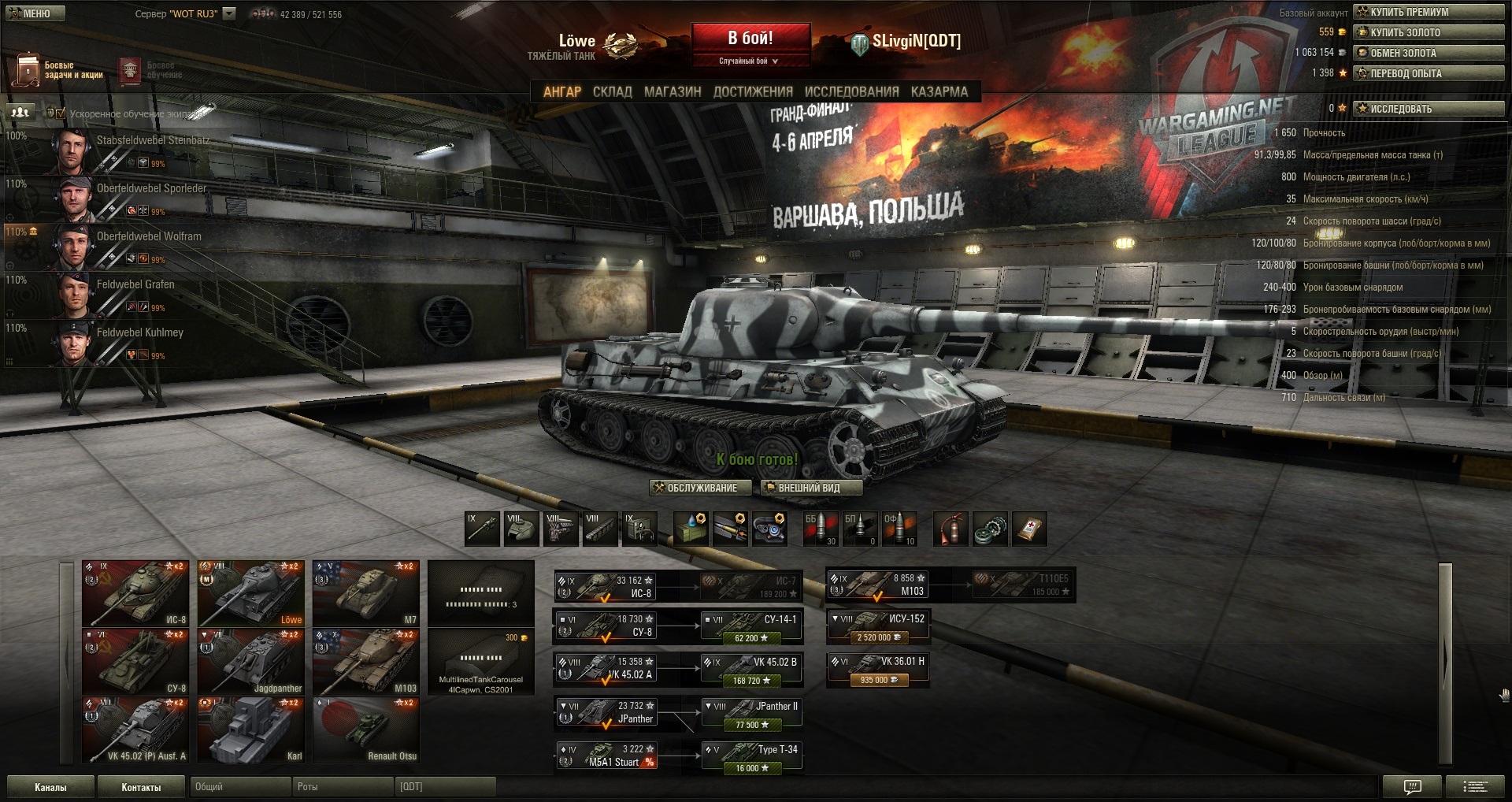Toggle accelerated crew training checkbox
The width and height of the screenshot is (1512, 802).
pos(61,113)
